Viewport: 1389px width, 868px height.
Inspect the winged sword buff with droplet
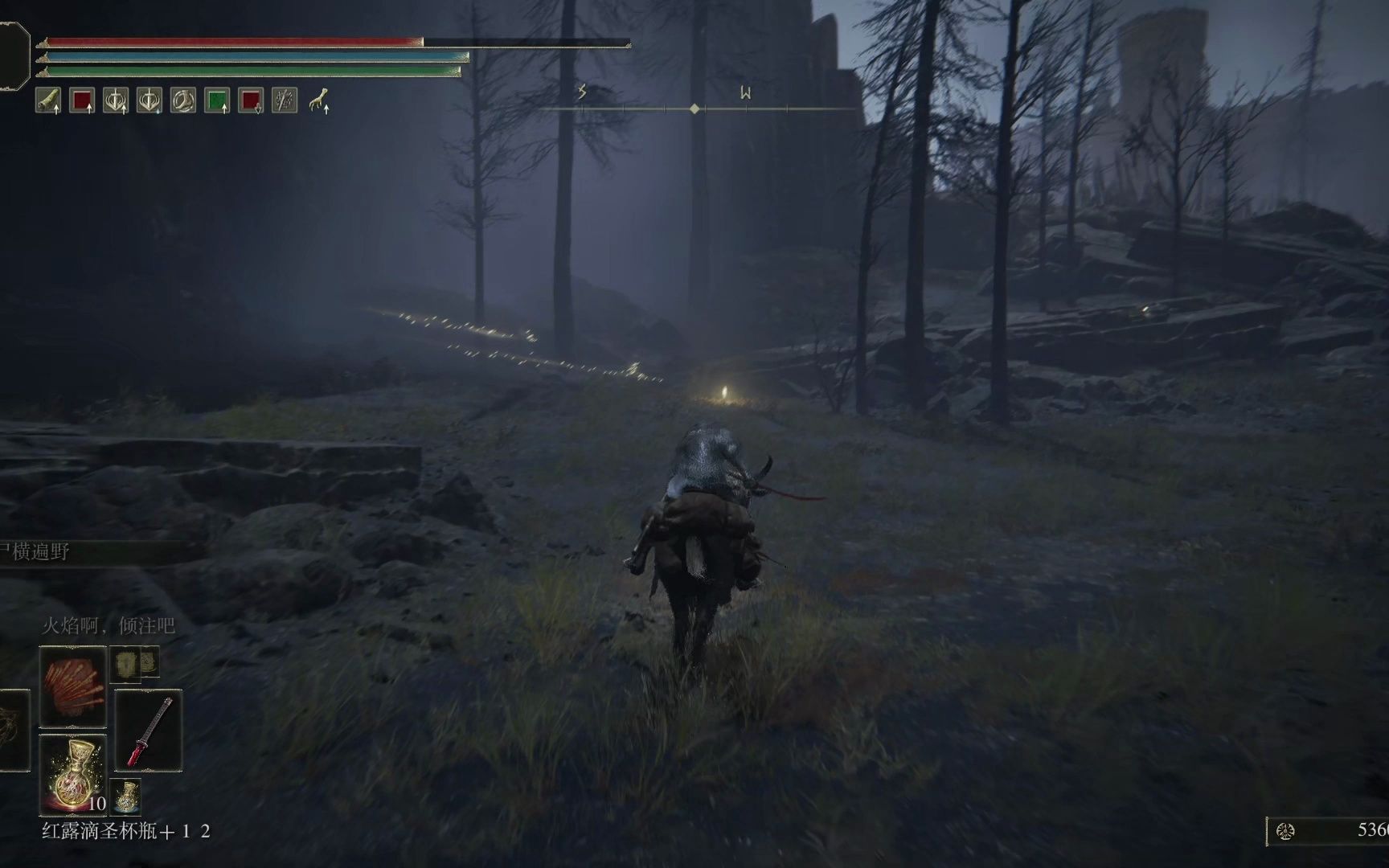point(150,100)
